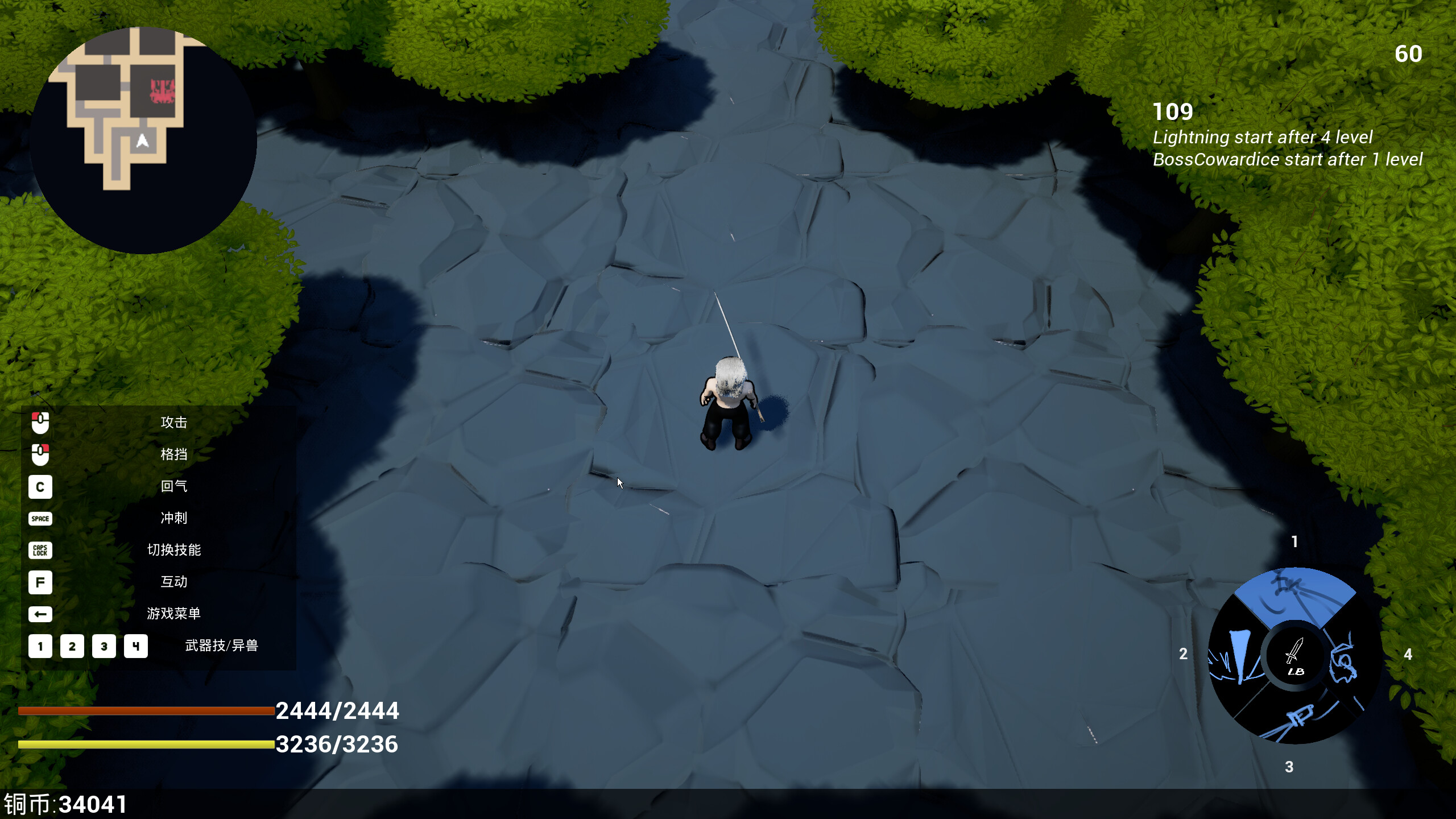Click the 铜币:34041 currency display
1456x819 pixels.
[x=64, y=803]
